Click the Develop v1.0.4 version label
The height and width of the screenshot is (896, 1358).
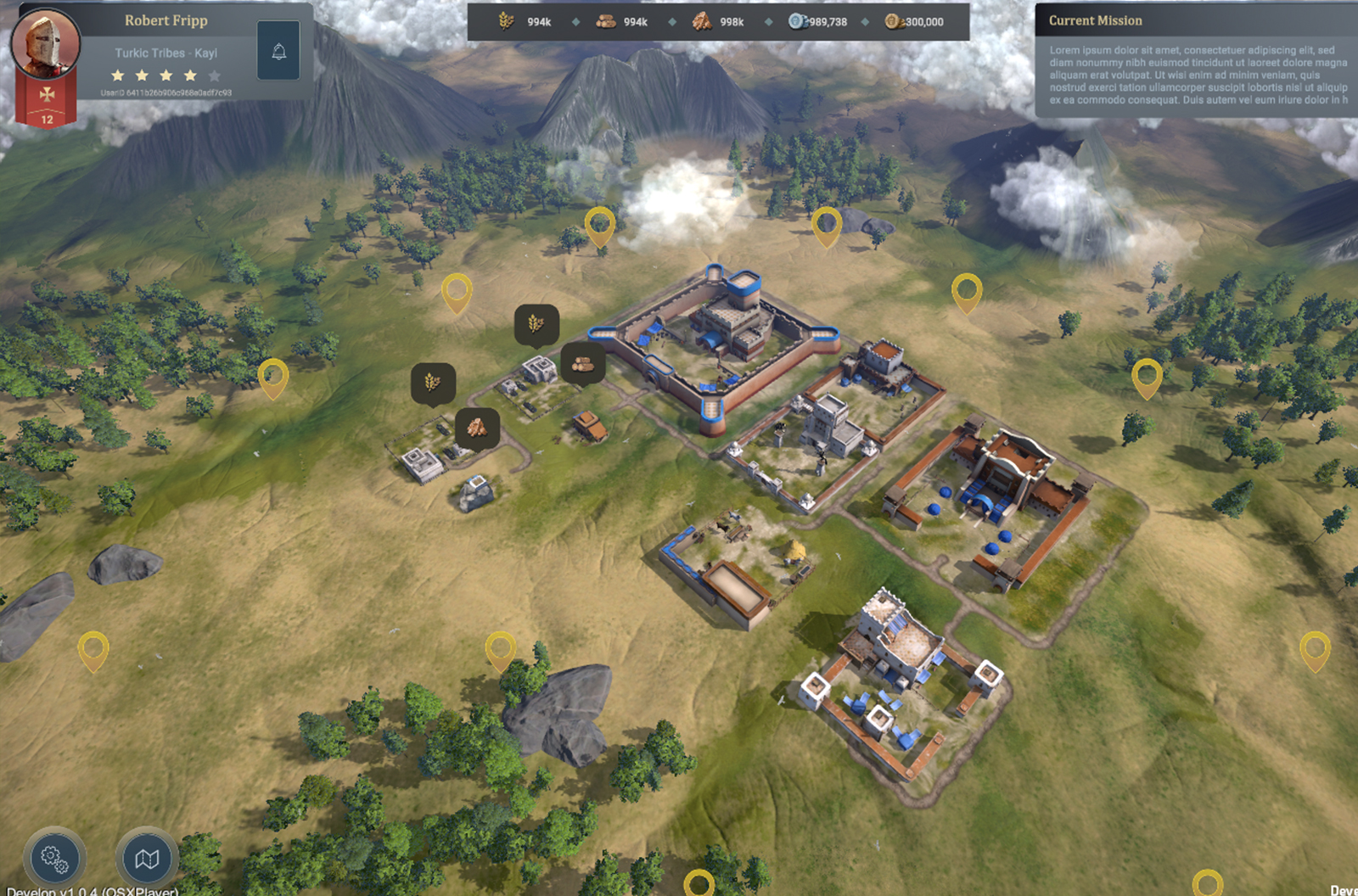click(90, 890)
